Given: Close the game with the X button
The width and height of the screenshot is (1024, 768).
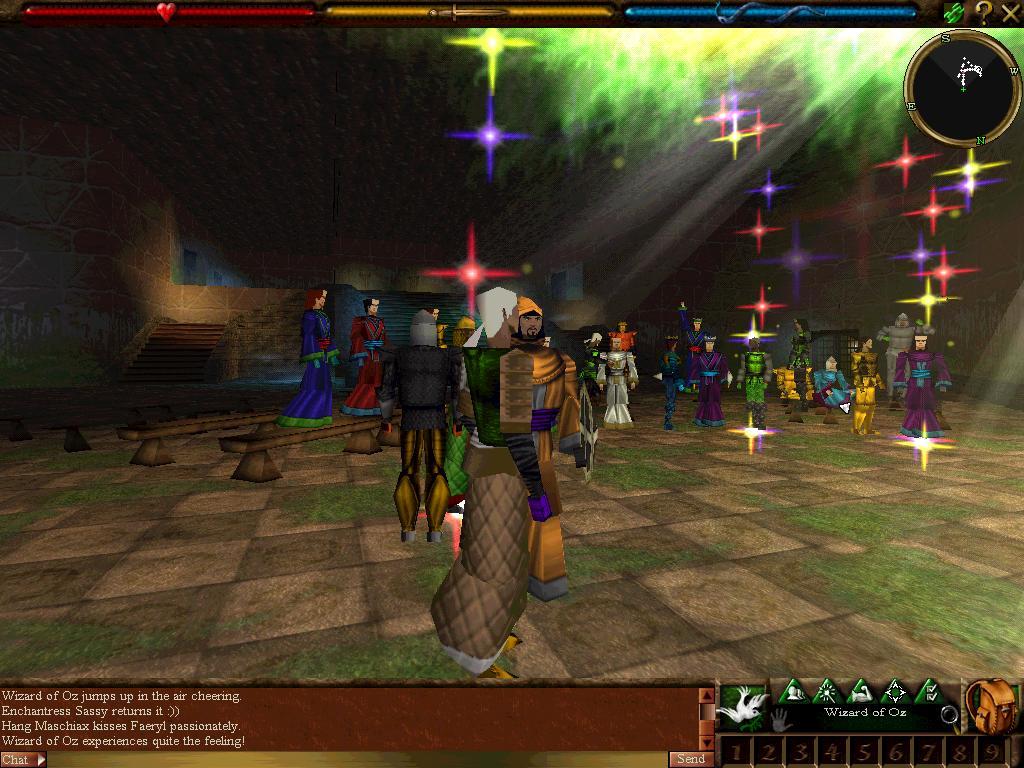Looking at the screenshot, I should click(x=1009, y=13).
